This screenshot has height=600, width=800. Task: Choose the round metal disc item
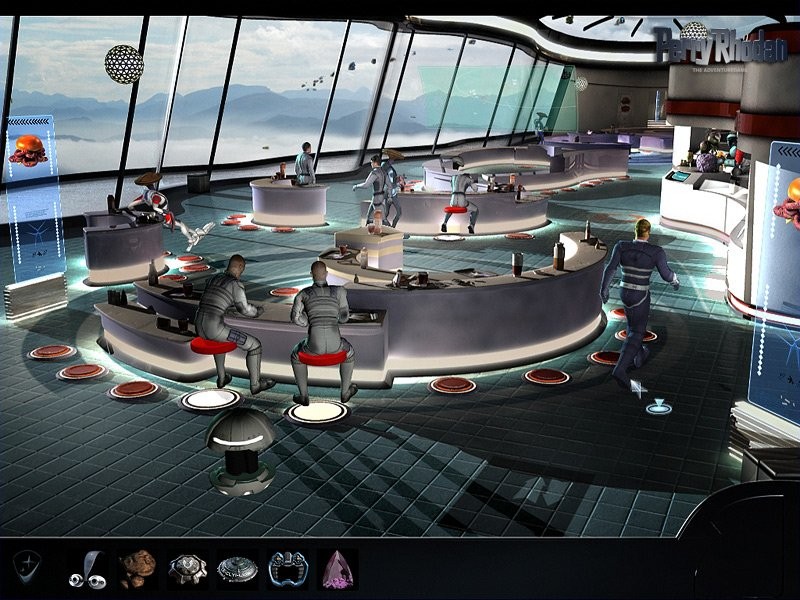point(237,569)
